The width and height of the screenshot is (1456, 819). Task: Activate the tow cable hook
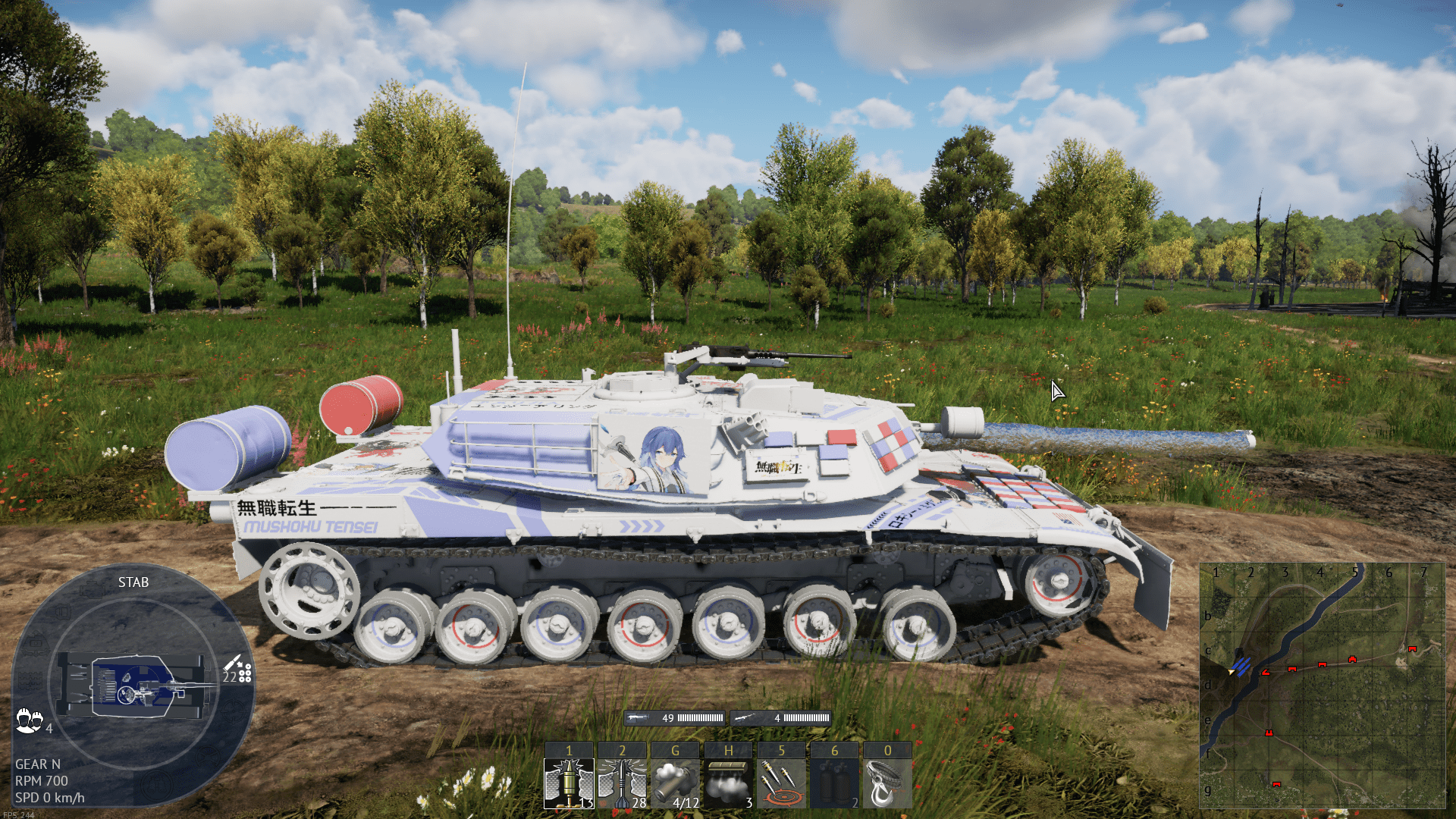[x=887, y=783]
